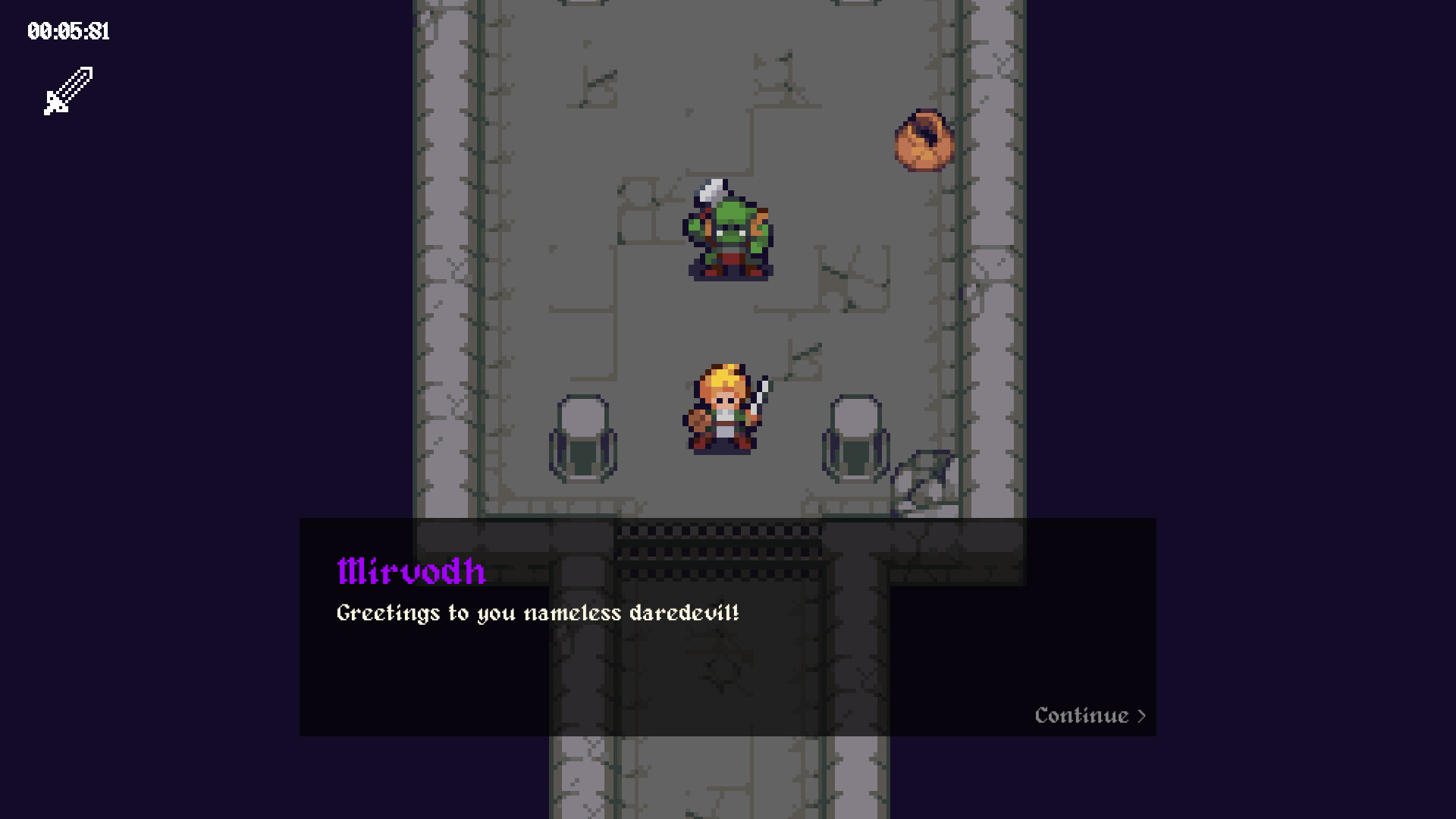The height and width of the screenshot is (819, 1456).
Task: Expand the dialogue with the chevron next to Continue
Action: pyautogui.click(x=1141, y=715)
